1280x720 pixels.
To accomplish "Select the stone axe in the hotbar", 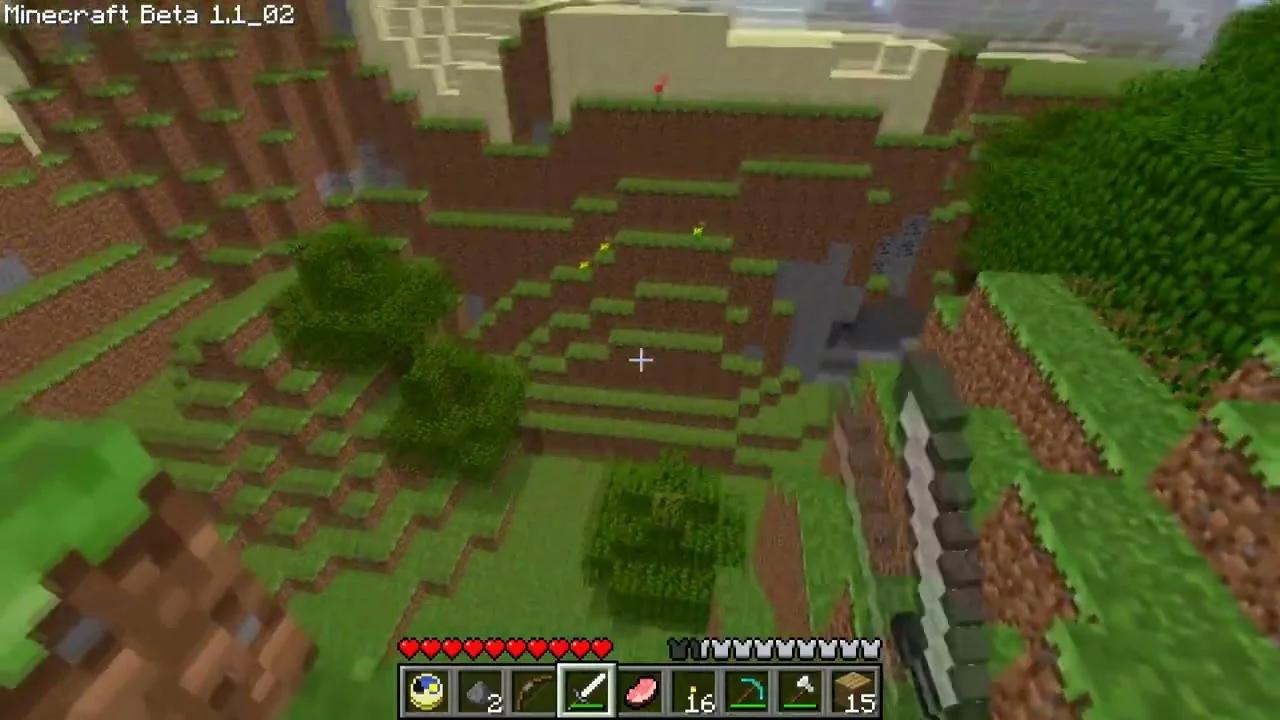I will coord(801,690).
